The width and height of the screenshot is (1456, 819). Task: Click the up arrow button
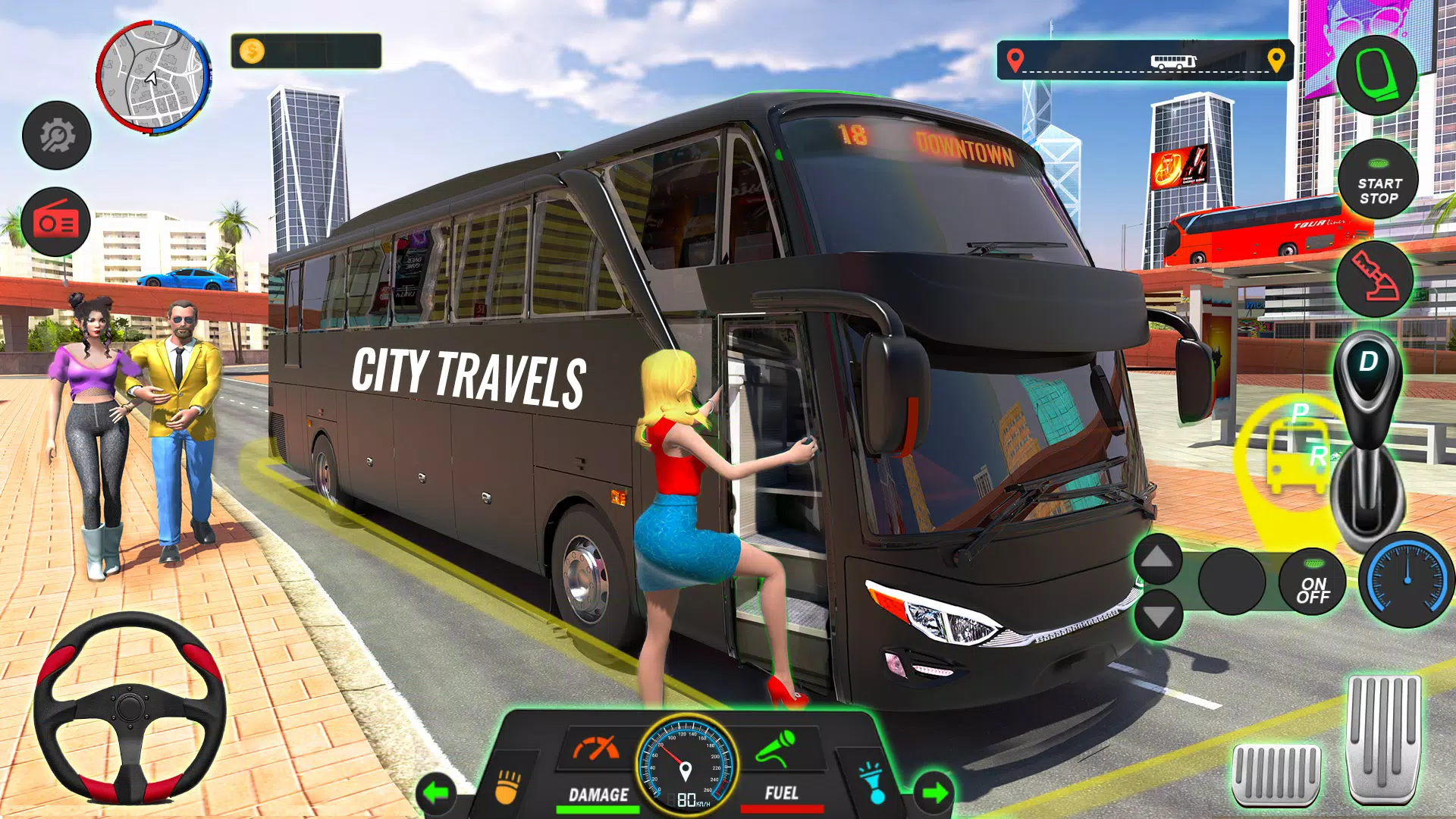pos(1158,559)
